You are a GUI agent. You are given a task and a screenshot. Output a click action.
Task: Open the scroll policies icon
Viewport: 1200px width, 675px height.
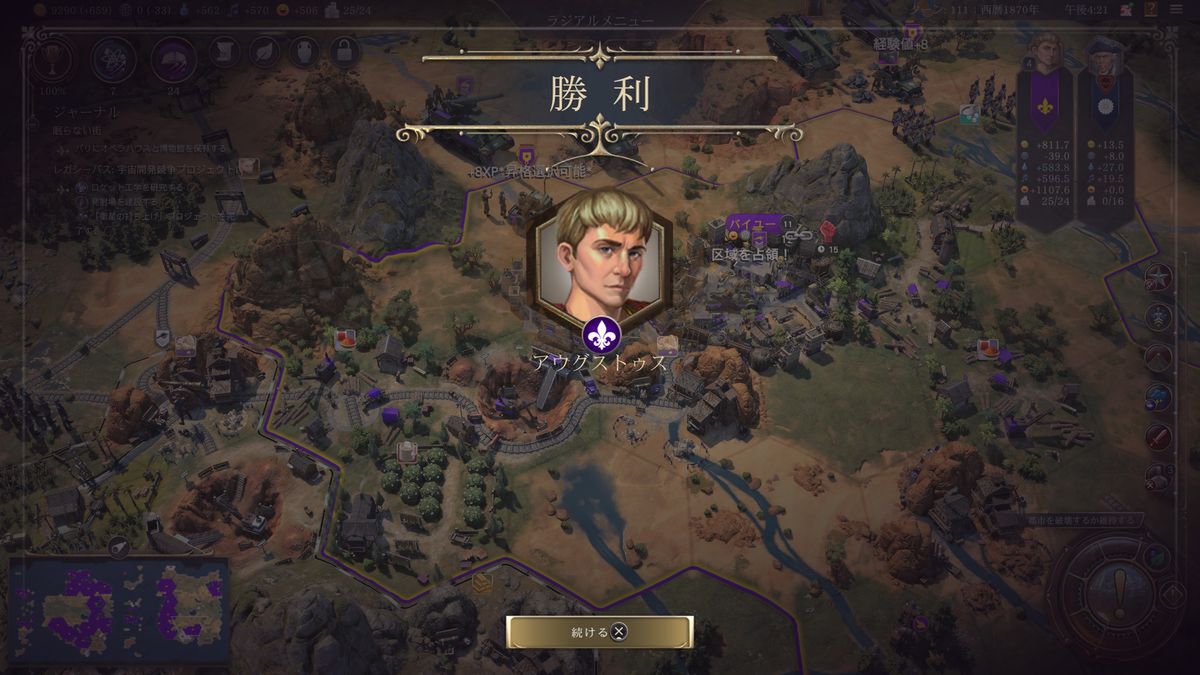click(x=223, y=52)
